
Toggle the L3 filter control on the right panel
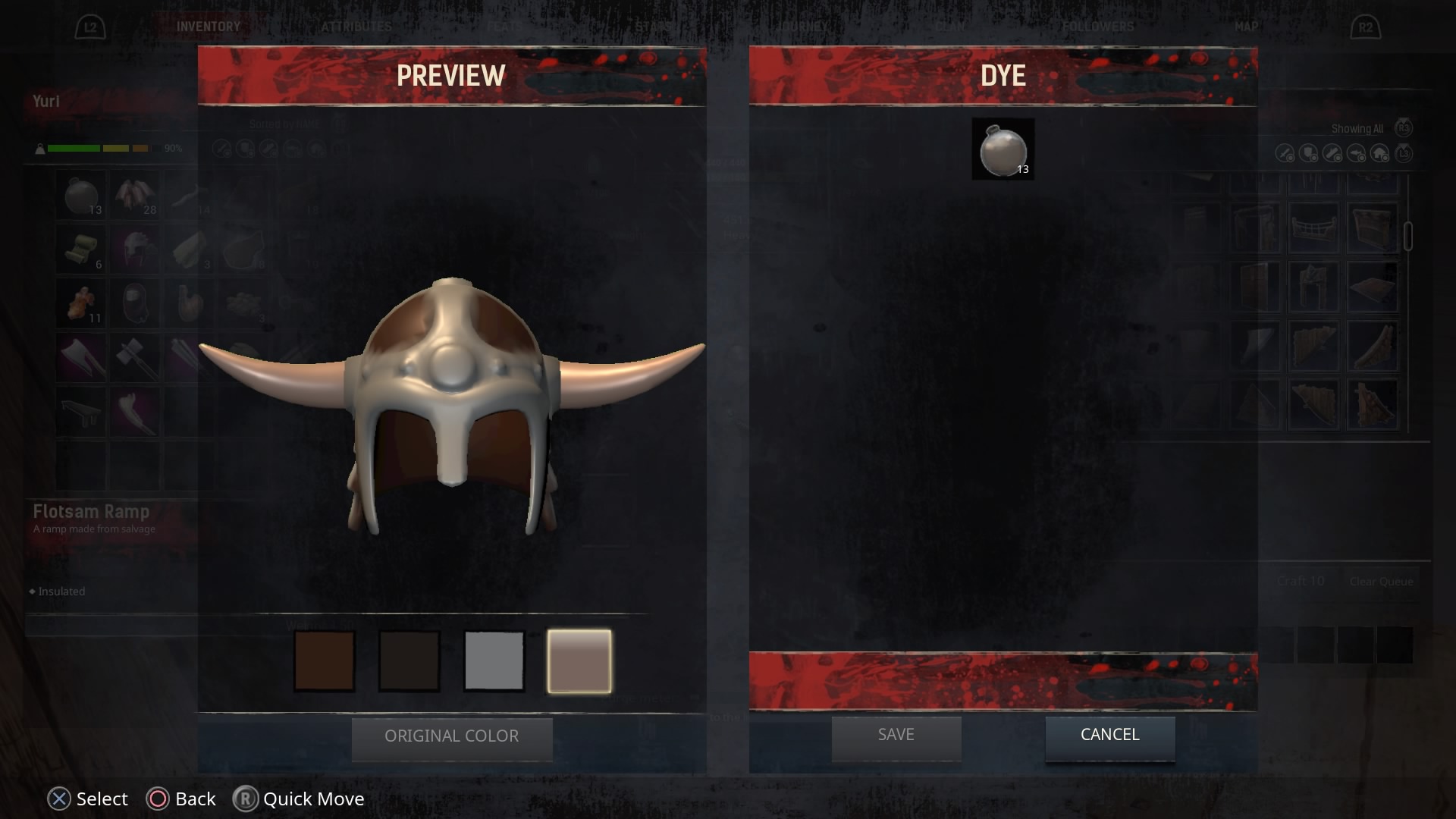(1404, 153)
